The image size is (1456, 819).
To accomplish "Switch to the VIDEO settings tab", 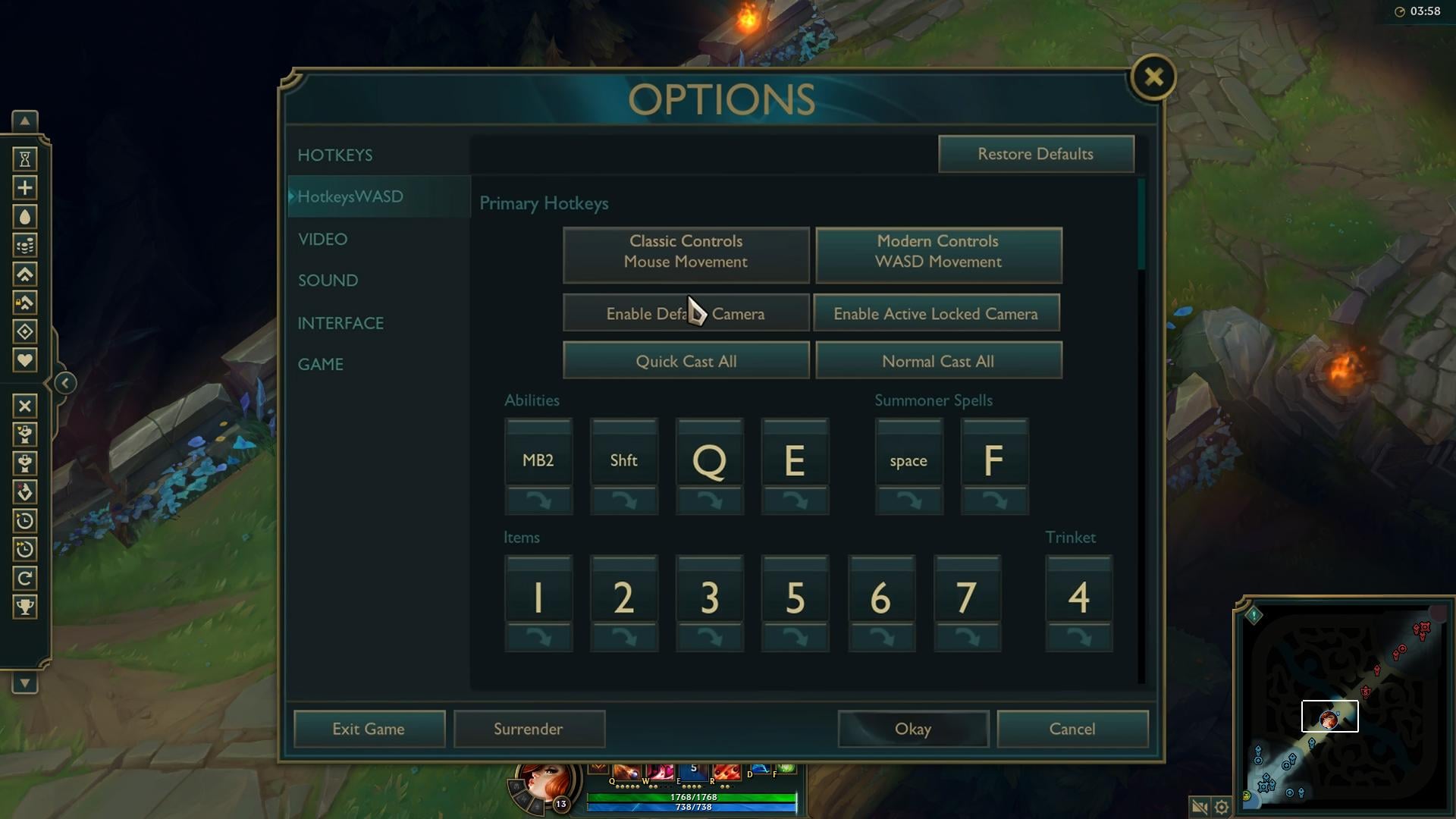I will coord(323,239).
